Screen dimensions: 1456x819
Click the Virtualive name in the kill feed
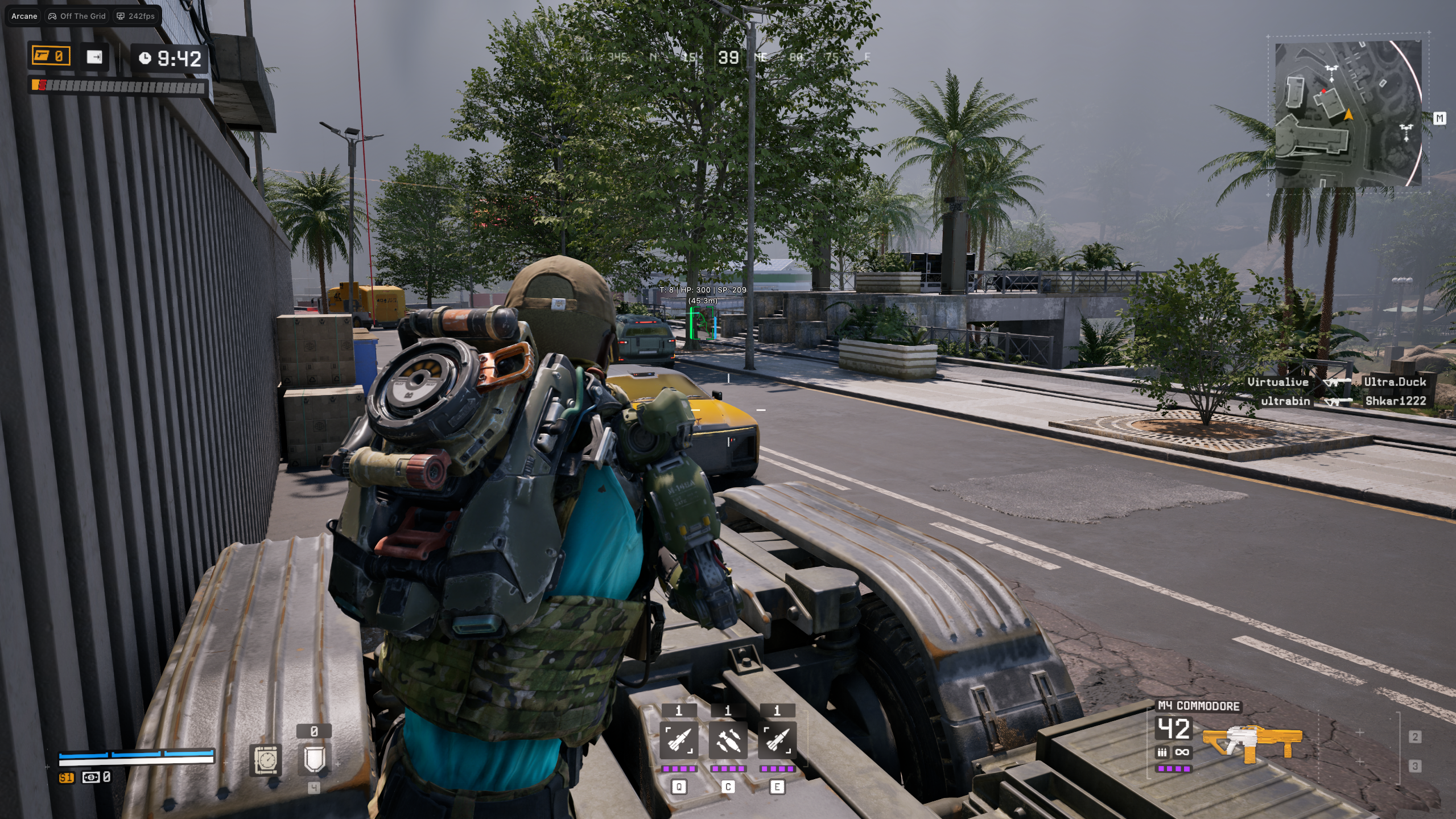tap(1277, 382)
